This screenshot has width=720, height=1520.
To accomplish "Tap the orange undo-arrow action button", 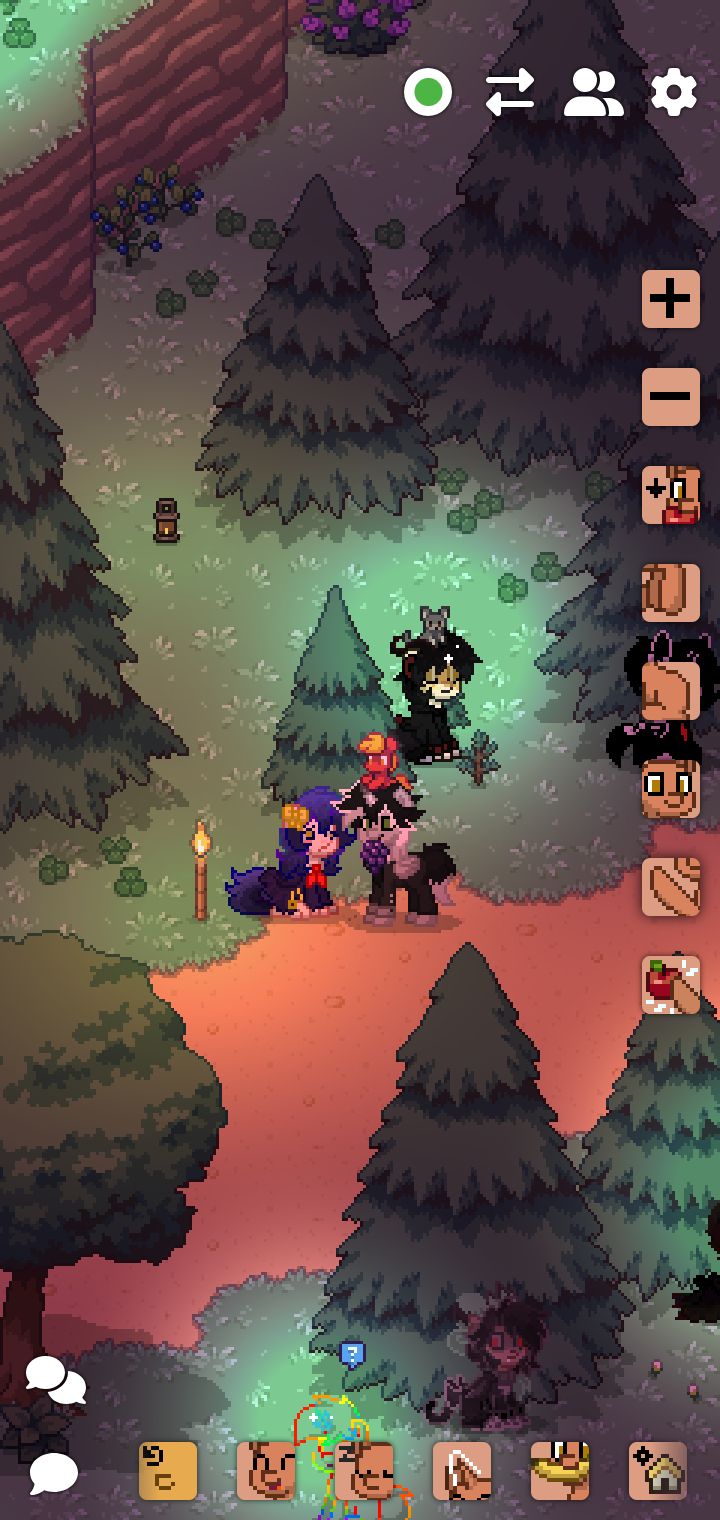I will point(168,1471).
